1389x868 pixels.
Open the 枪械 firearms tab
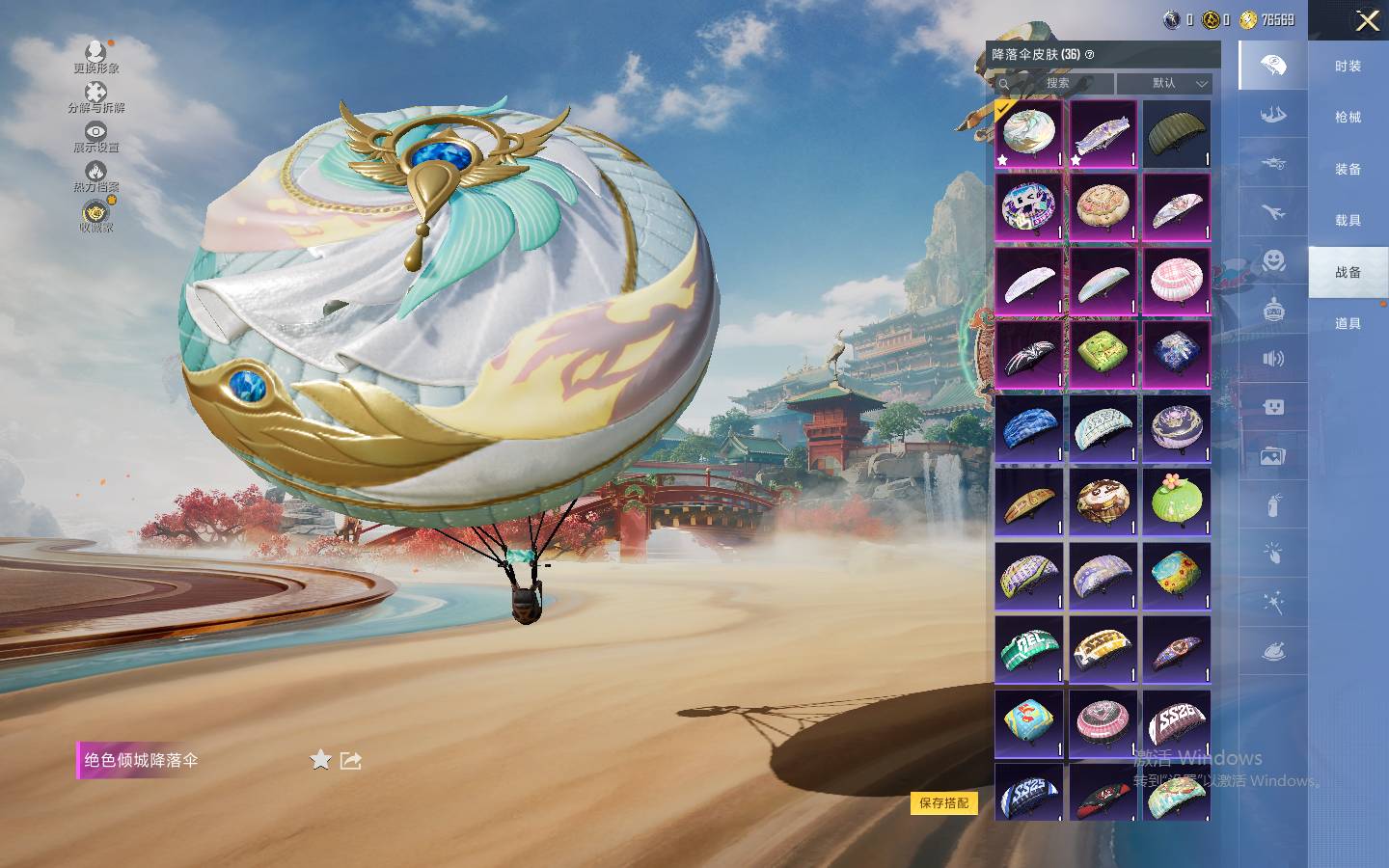tap(1348, 118)
